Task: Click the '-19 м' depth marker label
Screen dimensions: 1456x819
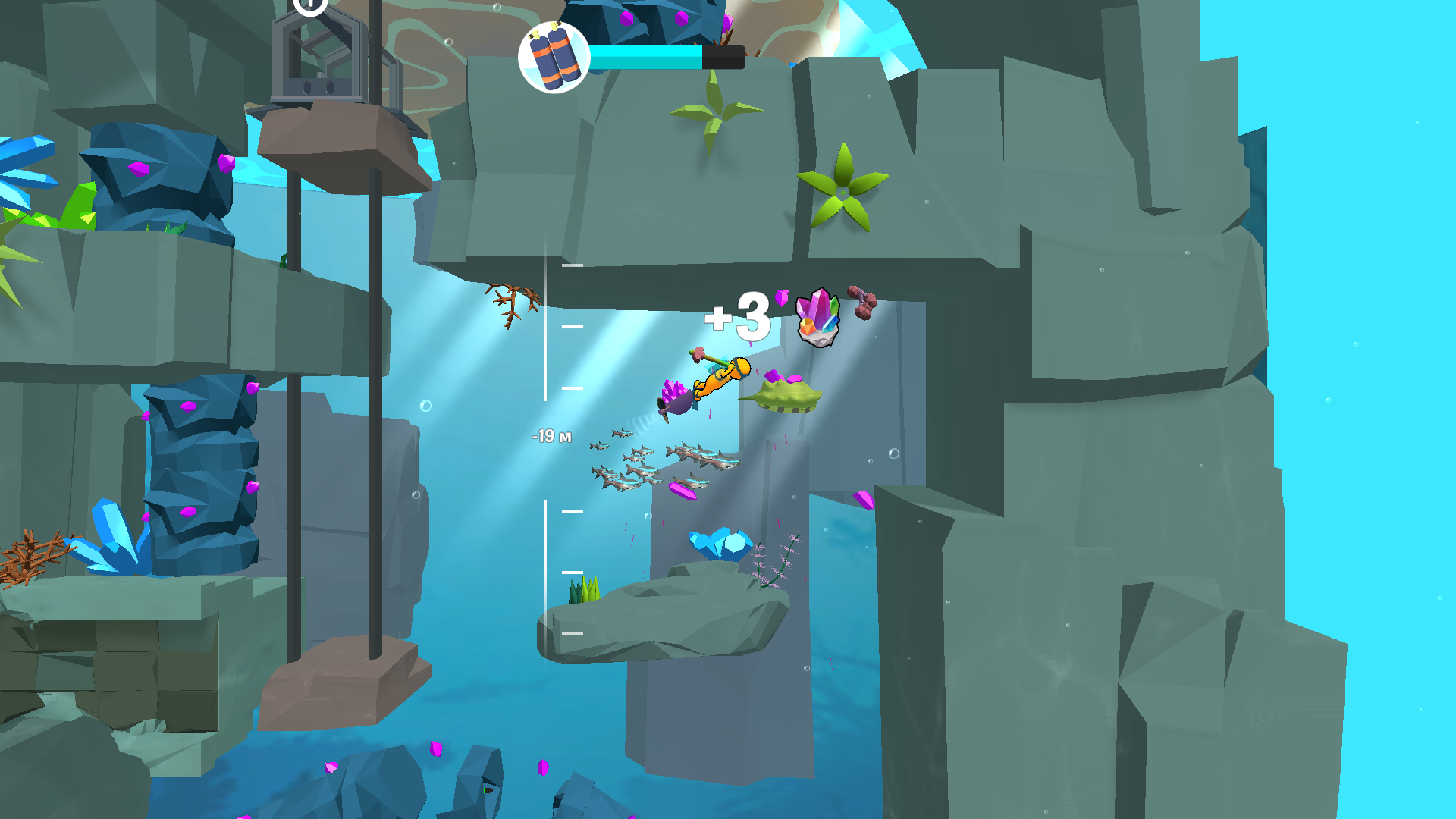Action: (x=551, y=436)
